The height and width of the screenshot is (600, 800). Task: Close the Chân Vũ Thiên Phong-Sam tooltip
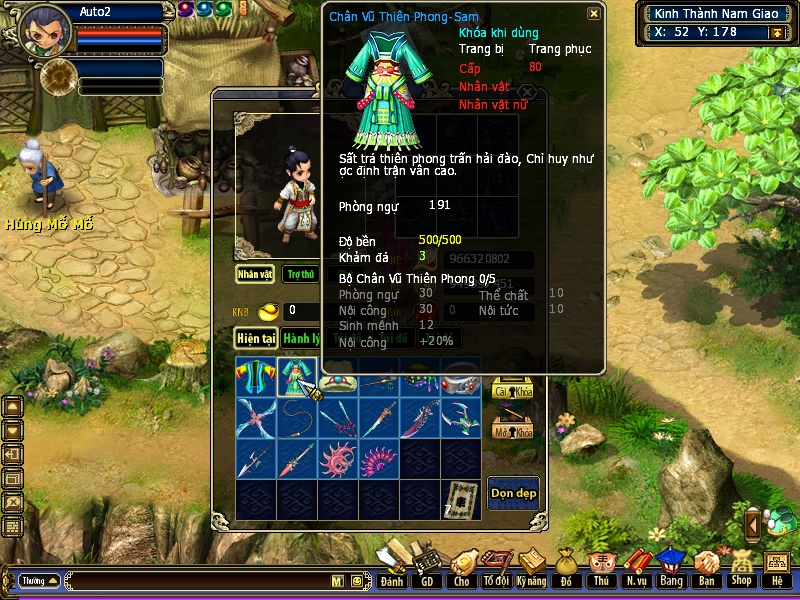pyautogui.click(x=593, y=14)
